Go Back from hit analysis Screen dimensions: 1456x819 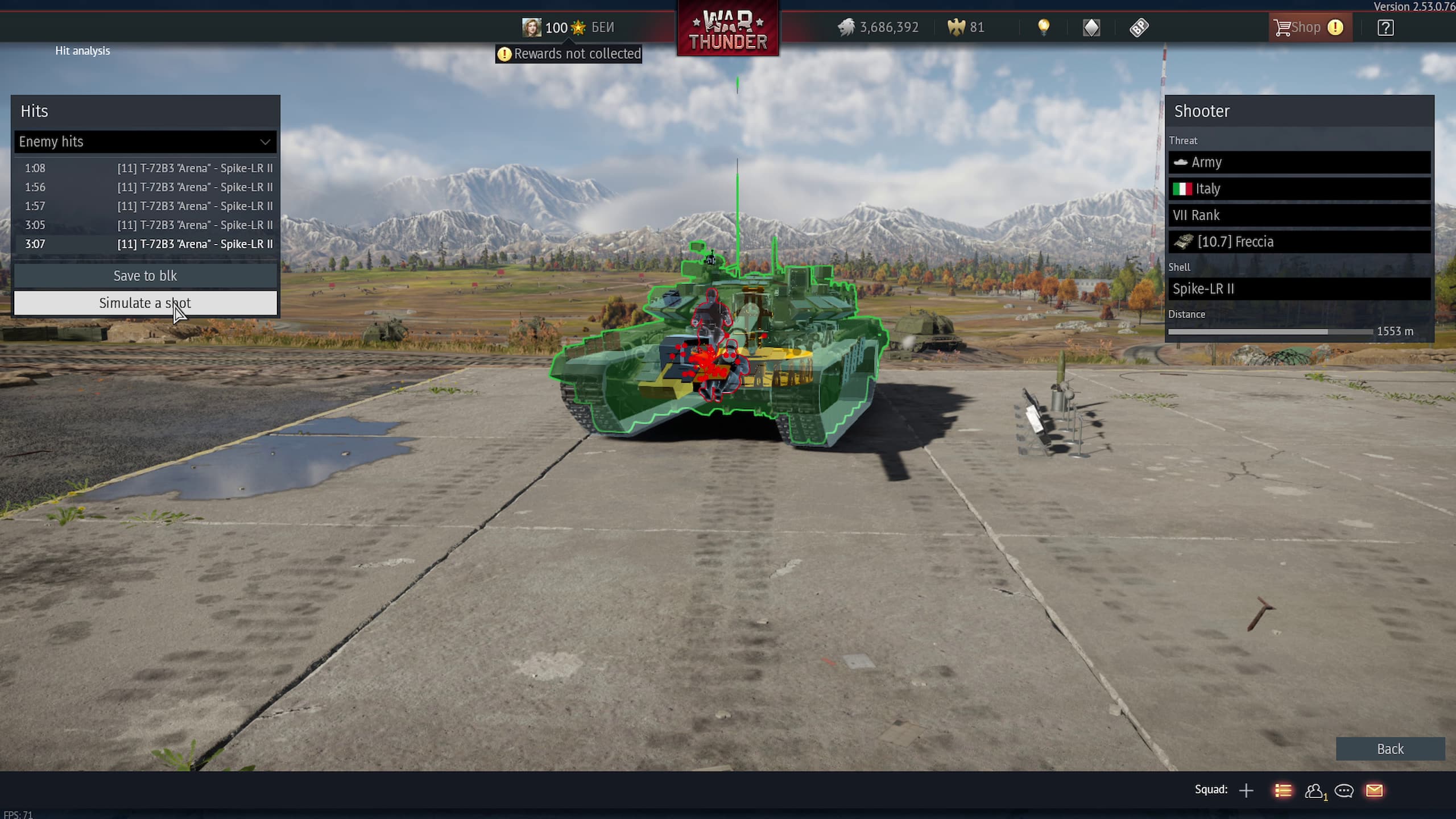tap(1389, 749)
